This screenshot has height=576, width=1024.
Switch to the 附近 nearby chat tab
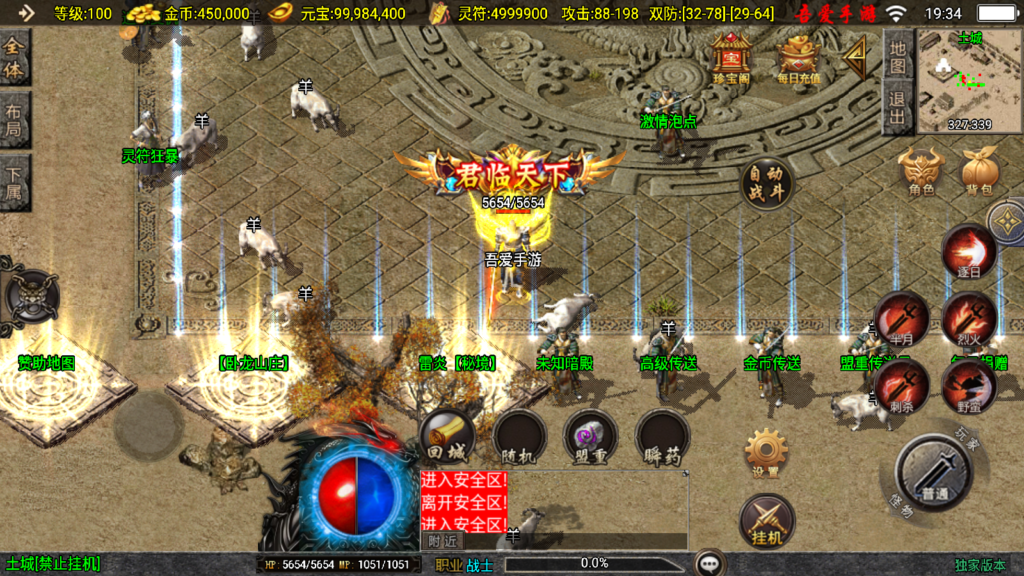[x=443, y=540]
